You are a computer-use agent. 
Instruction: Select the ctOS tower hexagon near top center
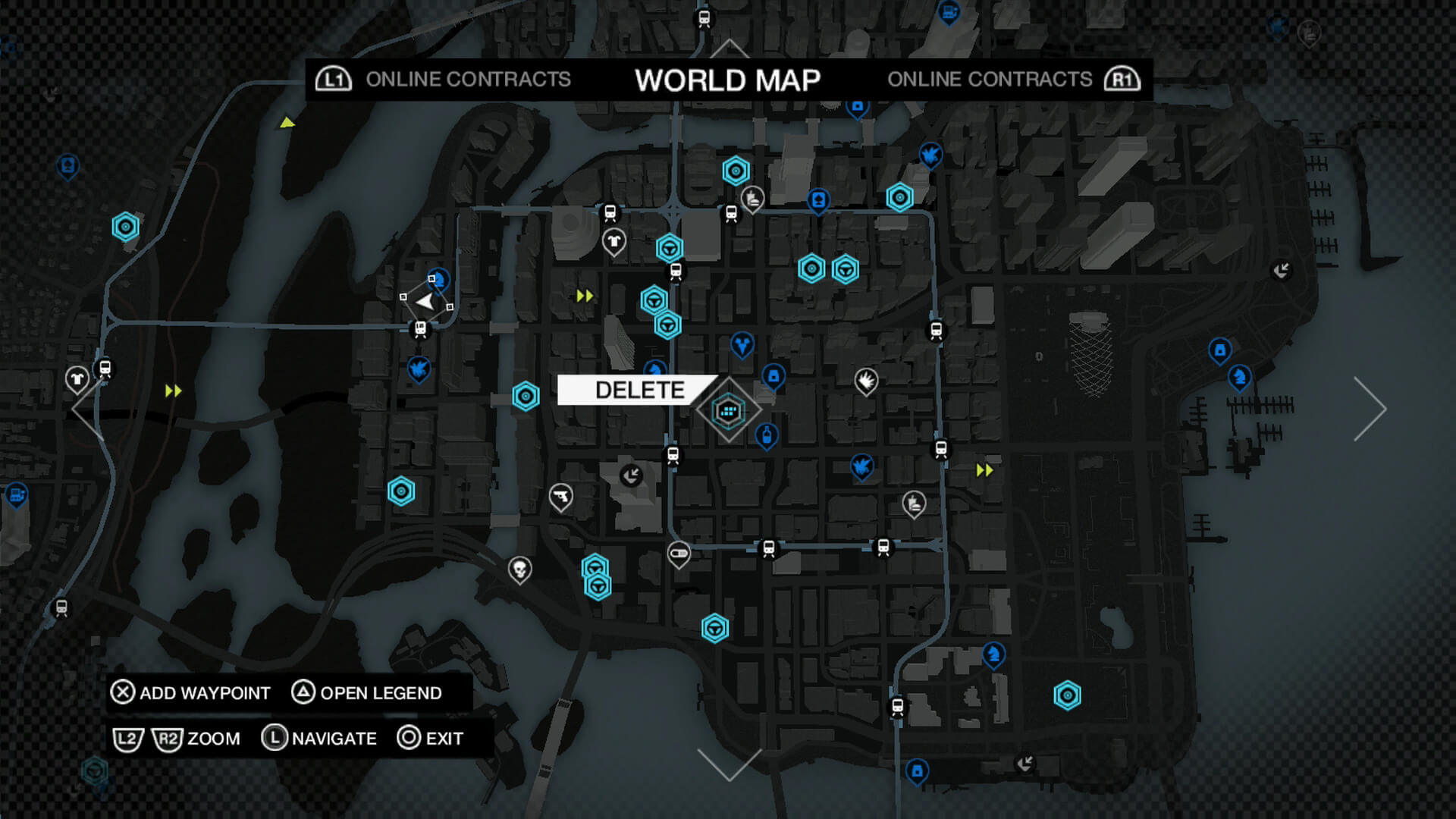click(x=736, y=171)
